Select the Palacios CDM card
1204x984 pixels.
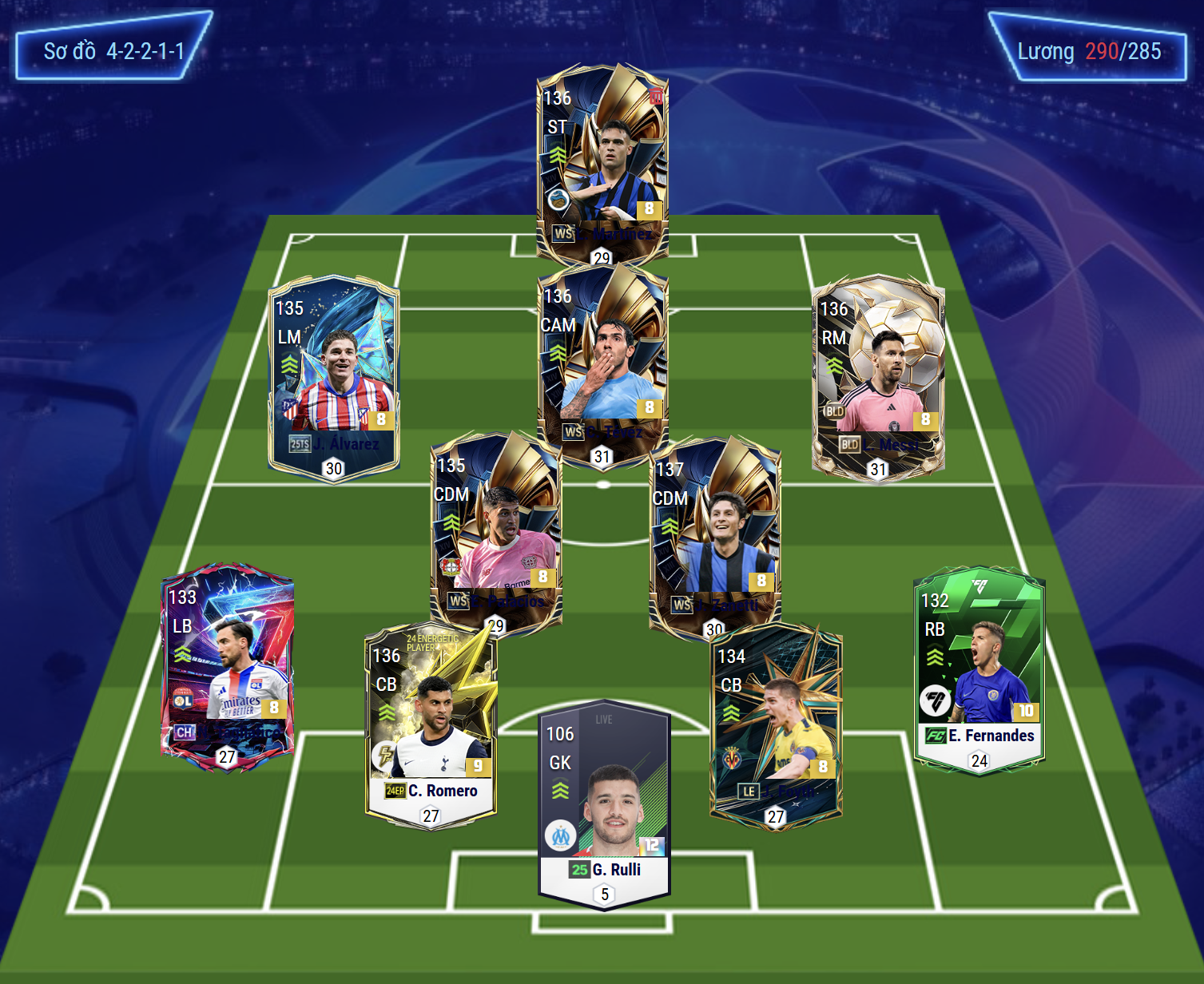(x=495, y=527)
